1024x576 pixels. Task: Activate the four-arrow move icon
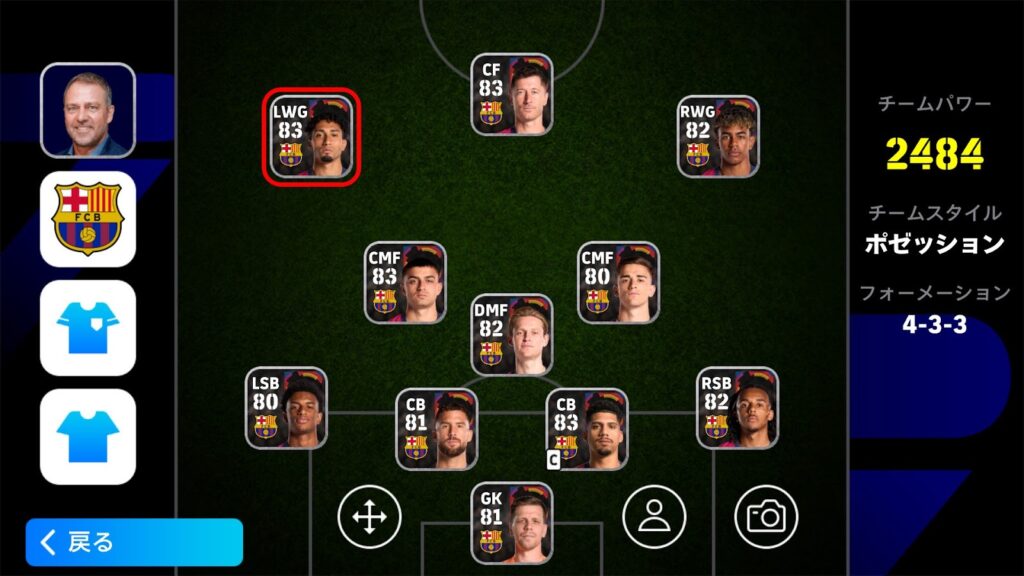click(369, 517)
